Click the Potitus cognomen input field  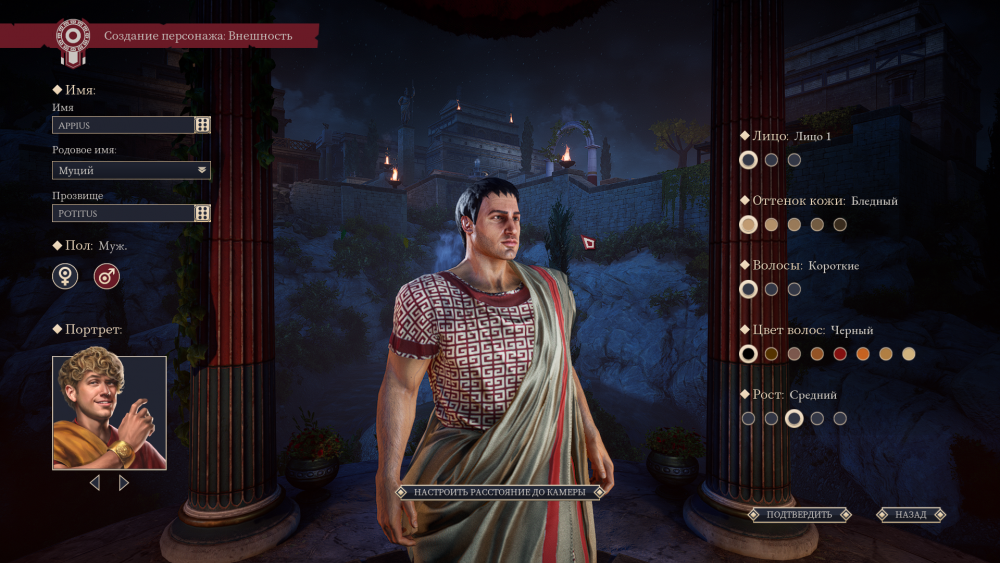[122, 213]
